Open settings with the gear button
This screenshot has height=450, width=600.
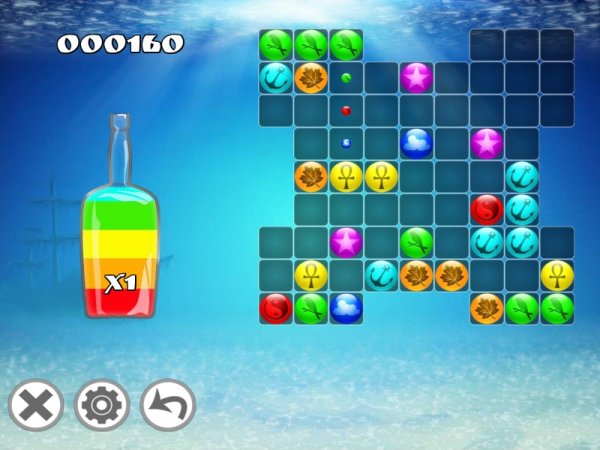(x=102, y=406)
